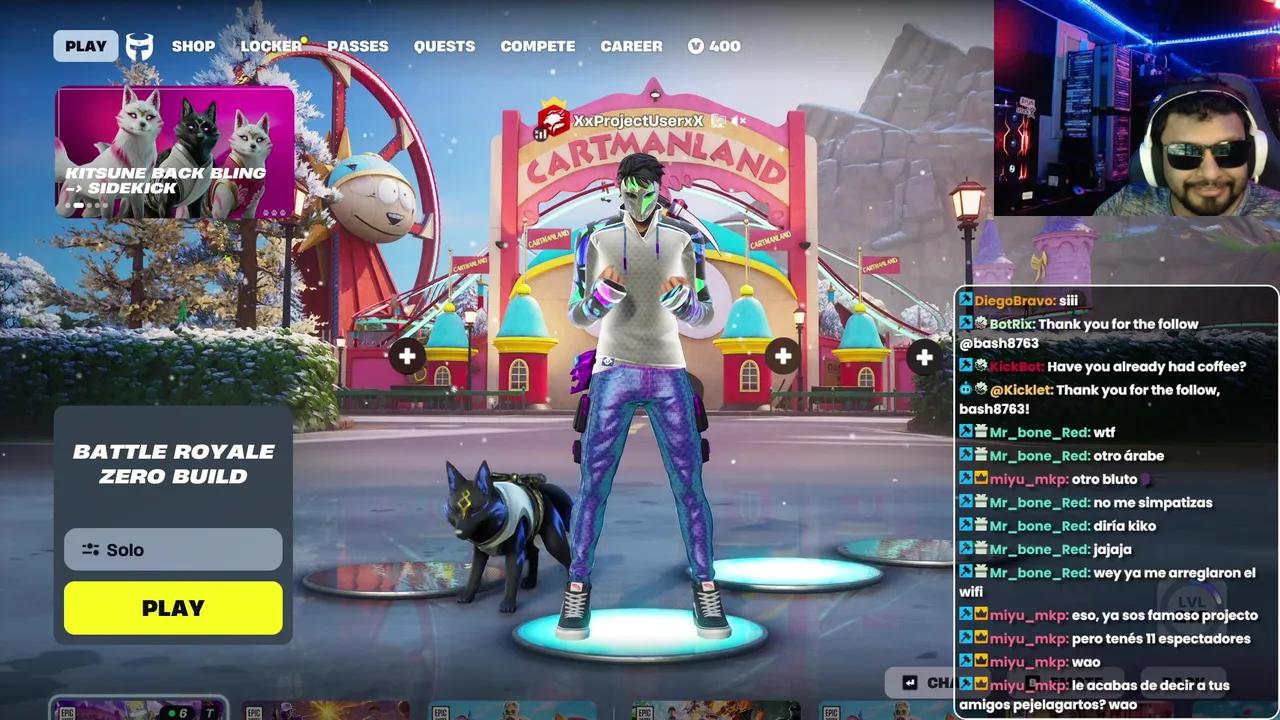
Task: Click the leftmost item thumbnail at the bottom
Action: point(138,712)
